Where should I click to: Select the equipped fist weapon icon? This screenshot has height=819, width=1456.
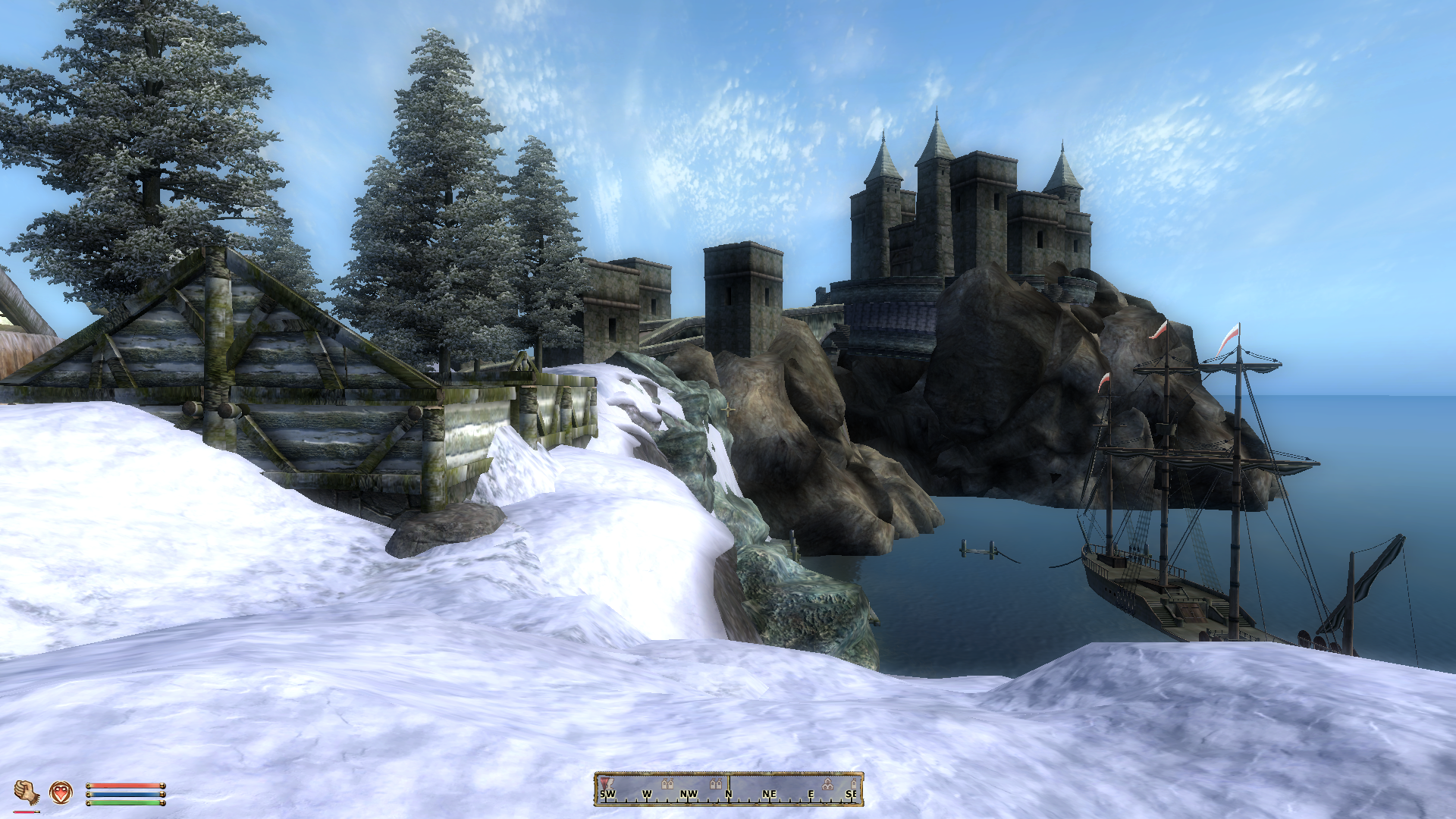[27, 792]
